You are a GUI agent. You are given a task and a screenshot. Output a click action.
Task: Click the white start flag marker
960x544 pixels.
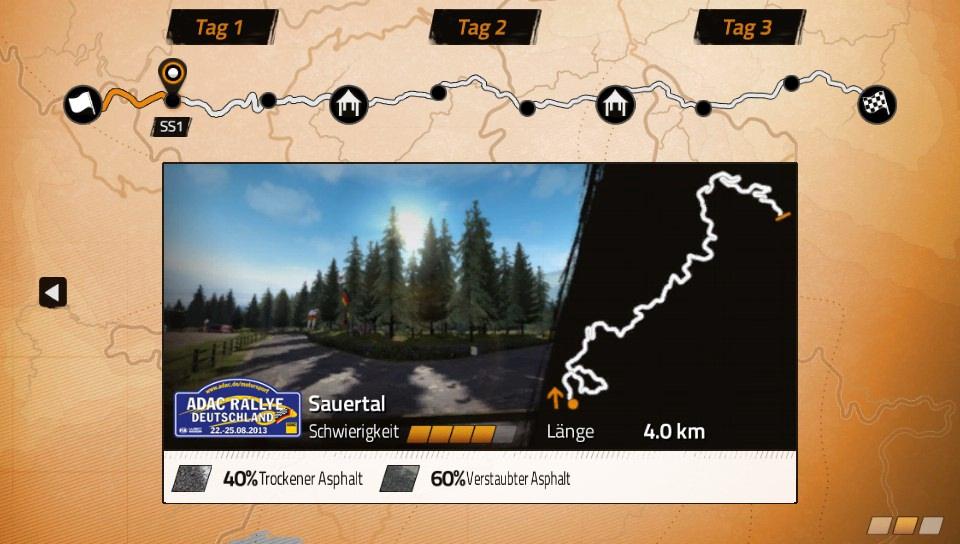tap(82, 104)
